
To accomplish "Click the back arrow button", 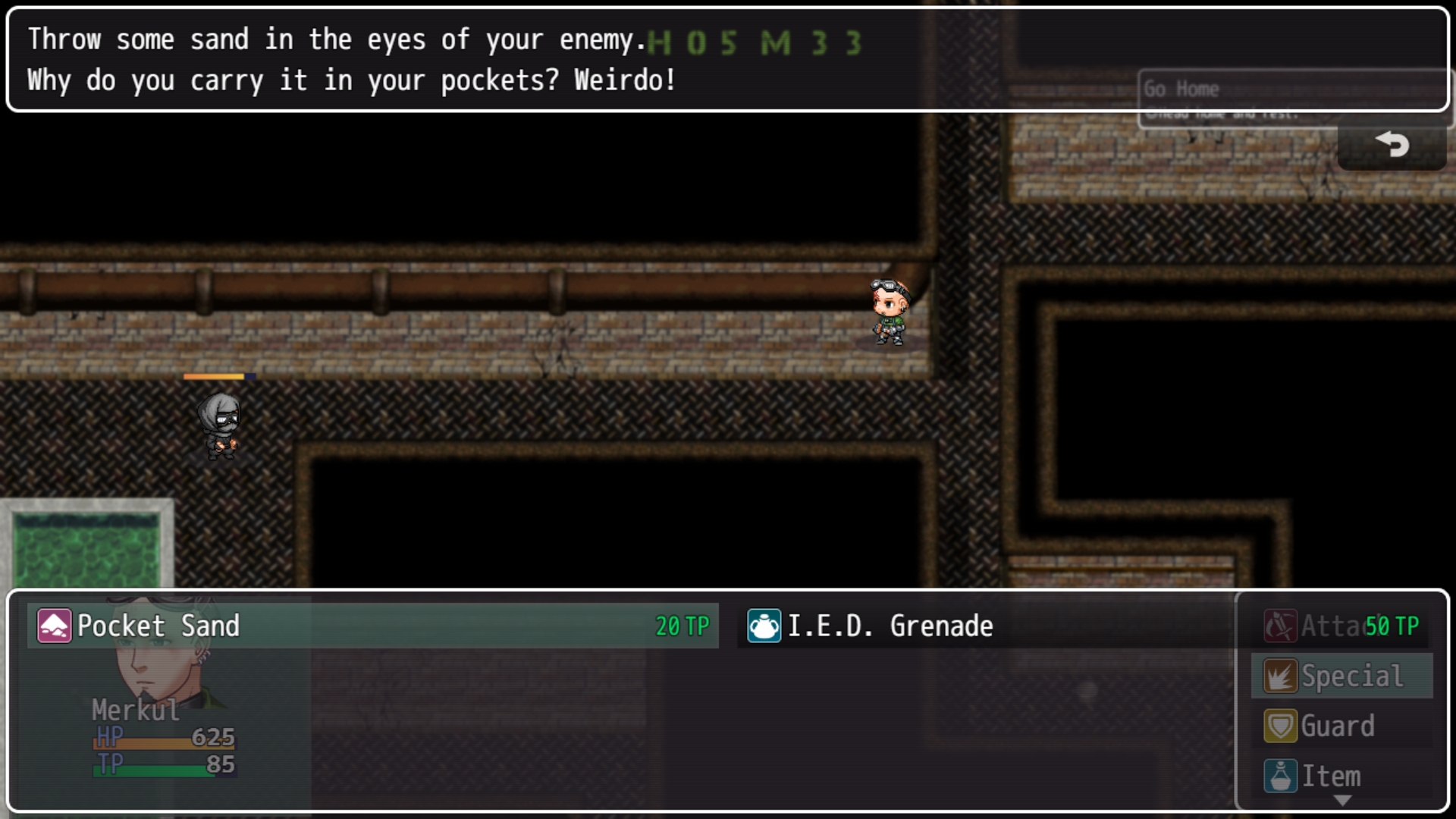I will click(1392, 144).
